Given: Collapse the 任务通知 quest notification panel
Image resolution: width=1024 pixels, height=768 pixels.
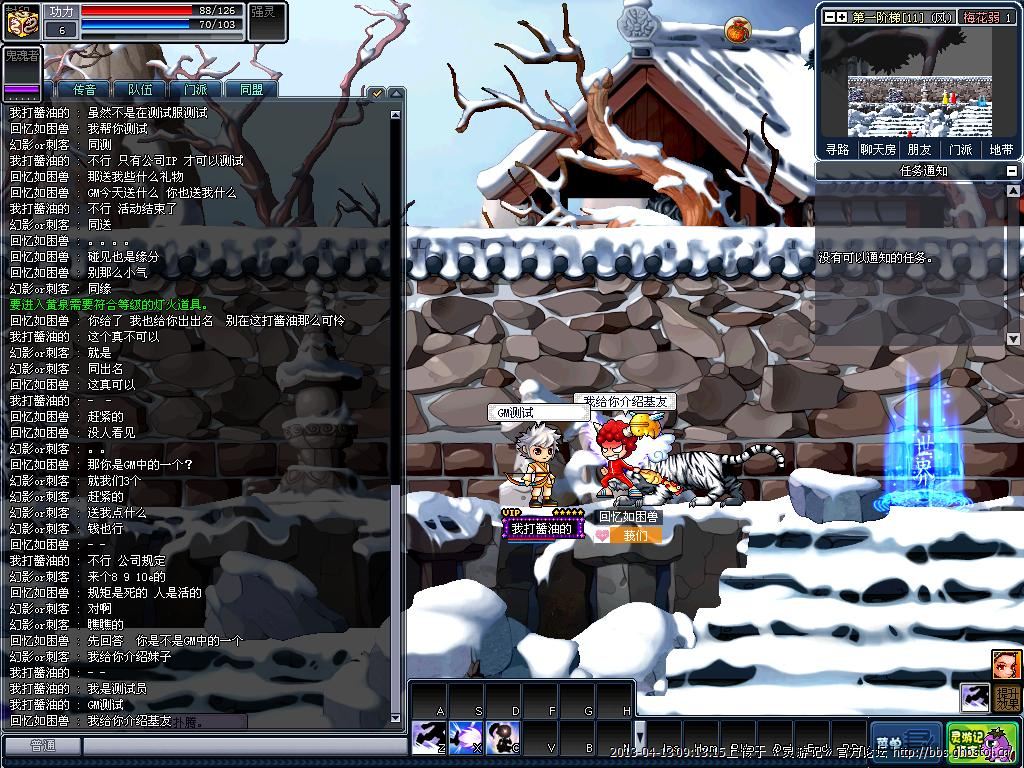Looking at the screenshot, I should click(1012, 171).
